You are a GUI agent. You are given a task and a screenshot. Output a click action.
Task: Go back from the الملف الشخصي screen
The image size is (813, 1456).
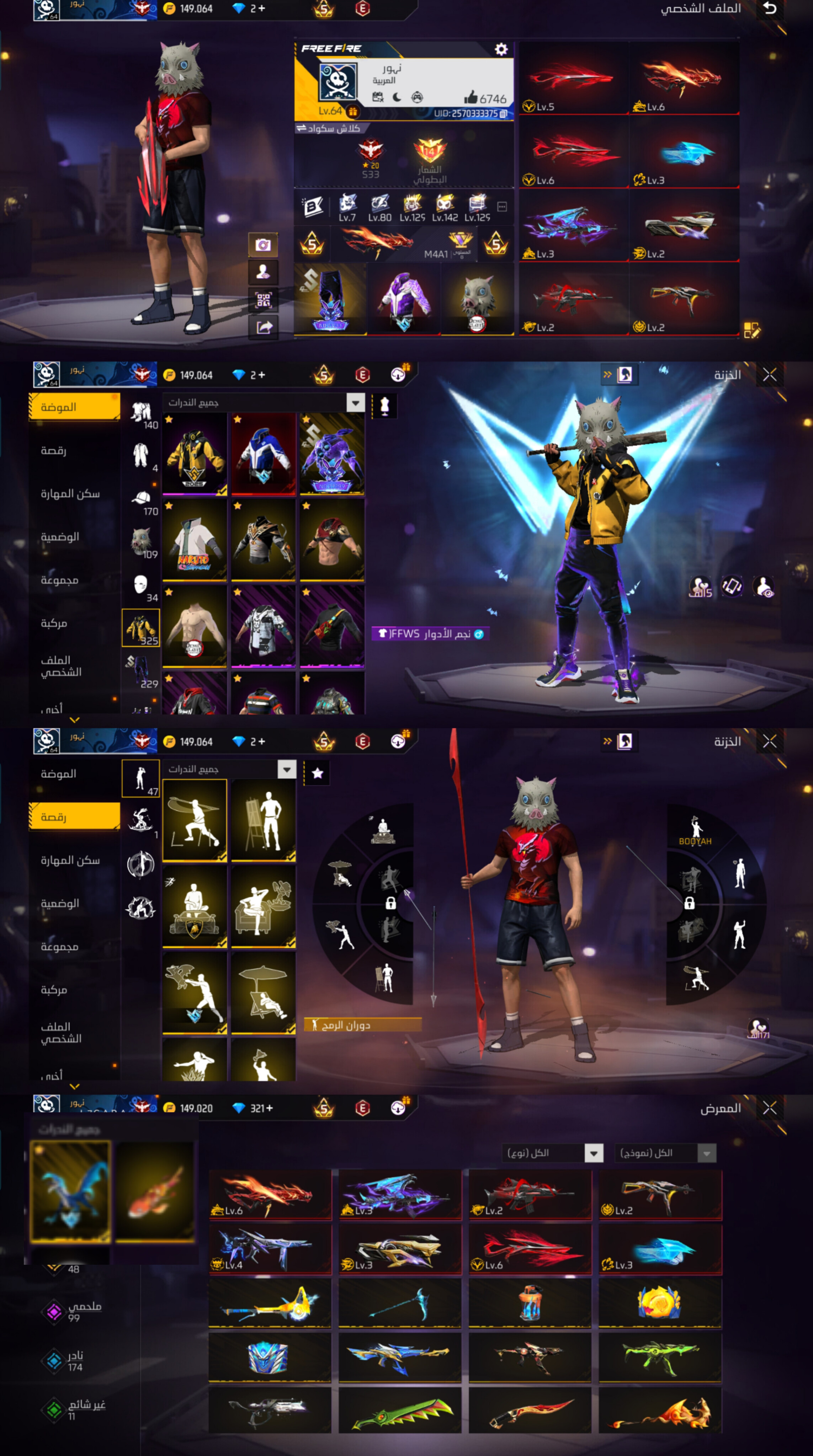(770, 9)
